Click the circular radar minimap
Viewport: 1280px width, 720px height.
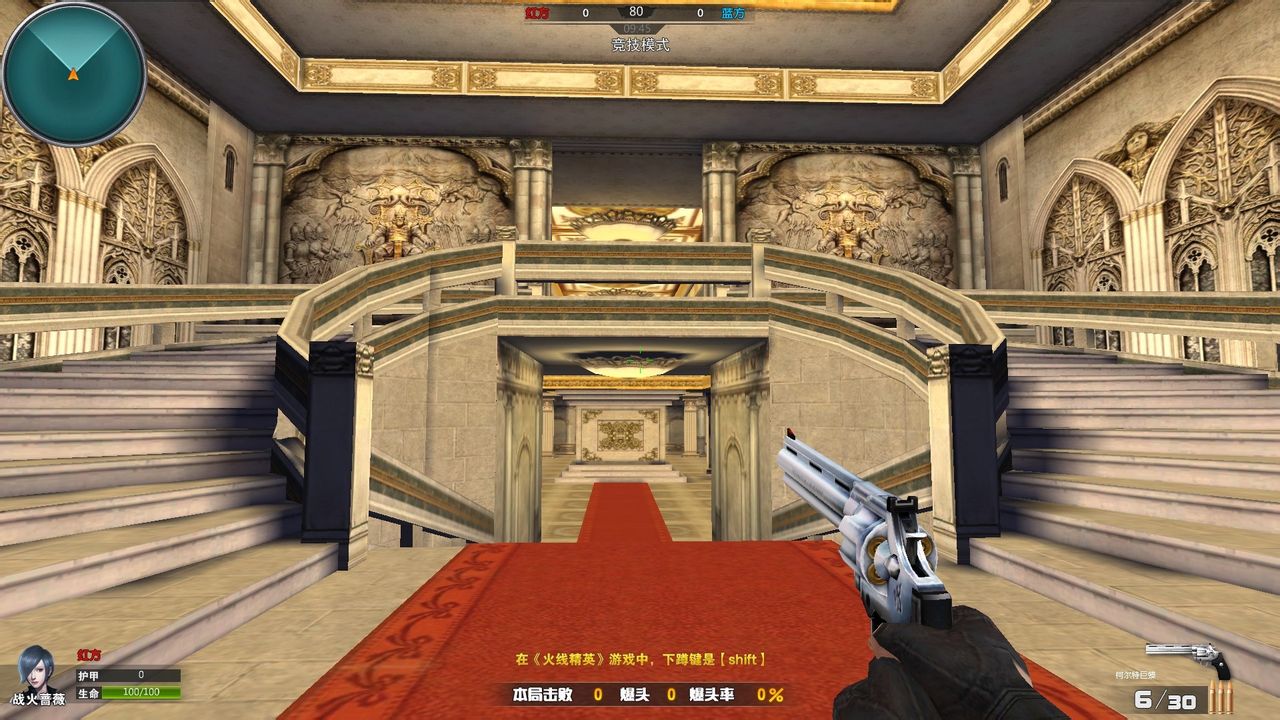pos(74,75)
